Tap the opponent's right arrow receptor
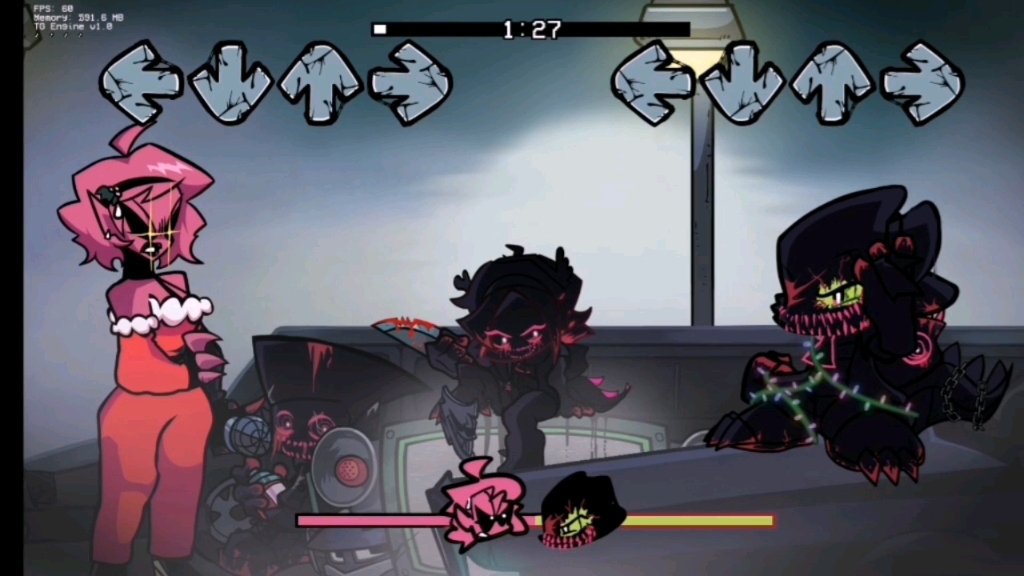Image resolution: width=1024 pixels, height=576 pixels. [410, 83]
